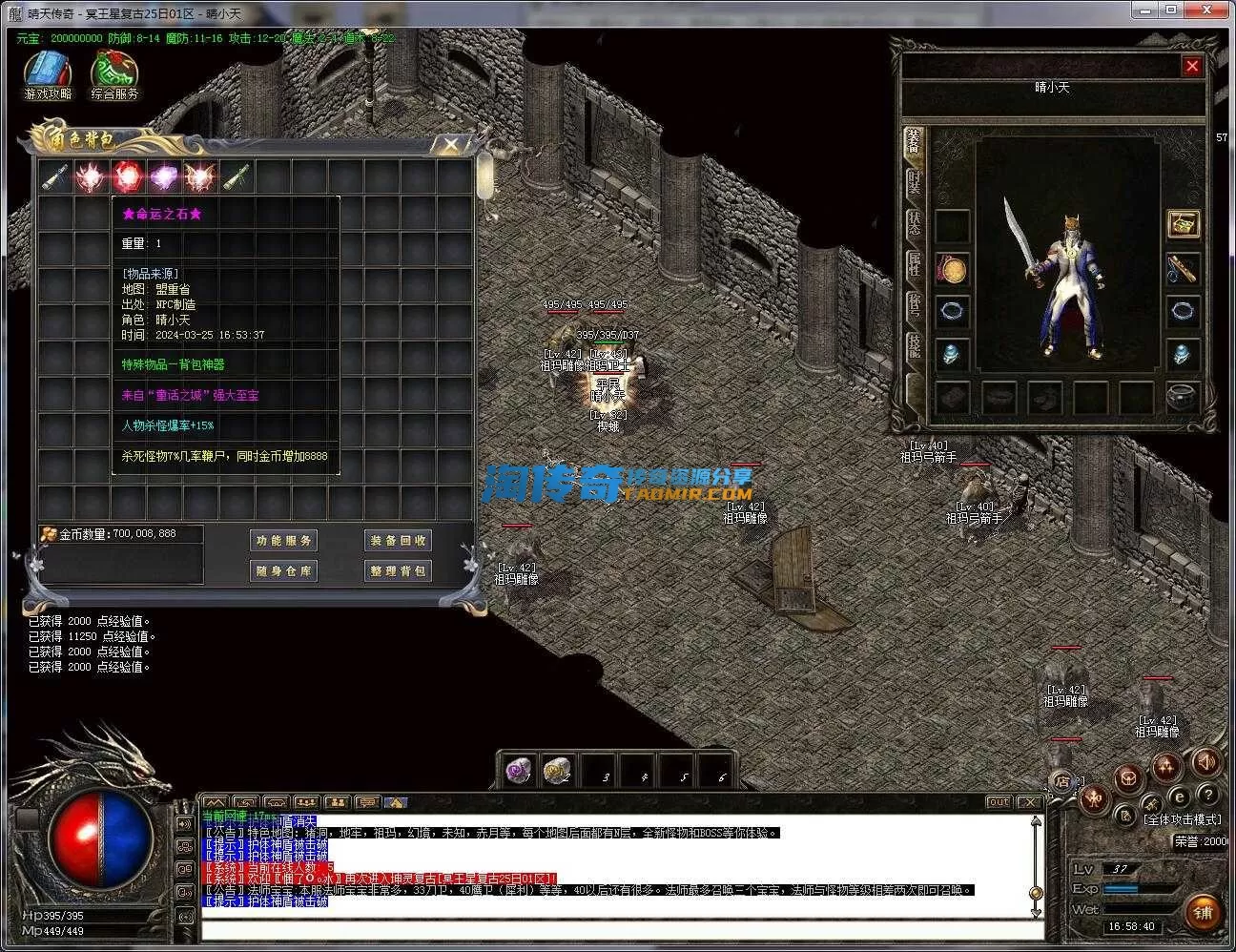
Task: Click the orange 铺 shop button
Action: (x=1203, y=912)
